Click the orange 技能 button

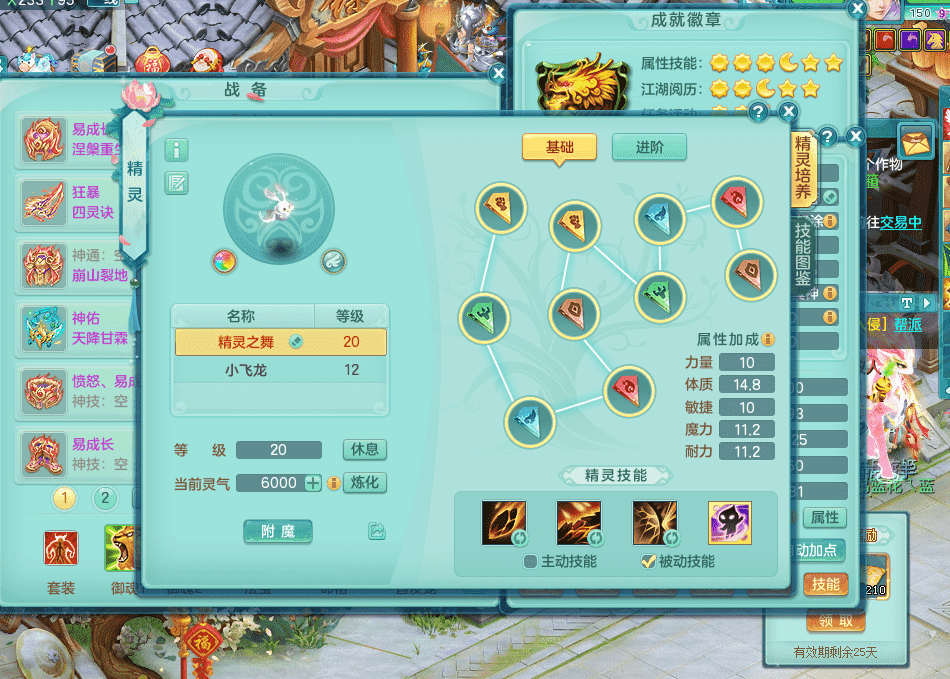point(825,584)
